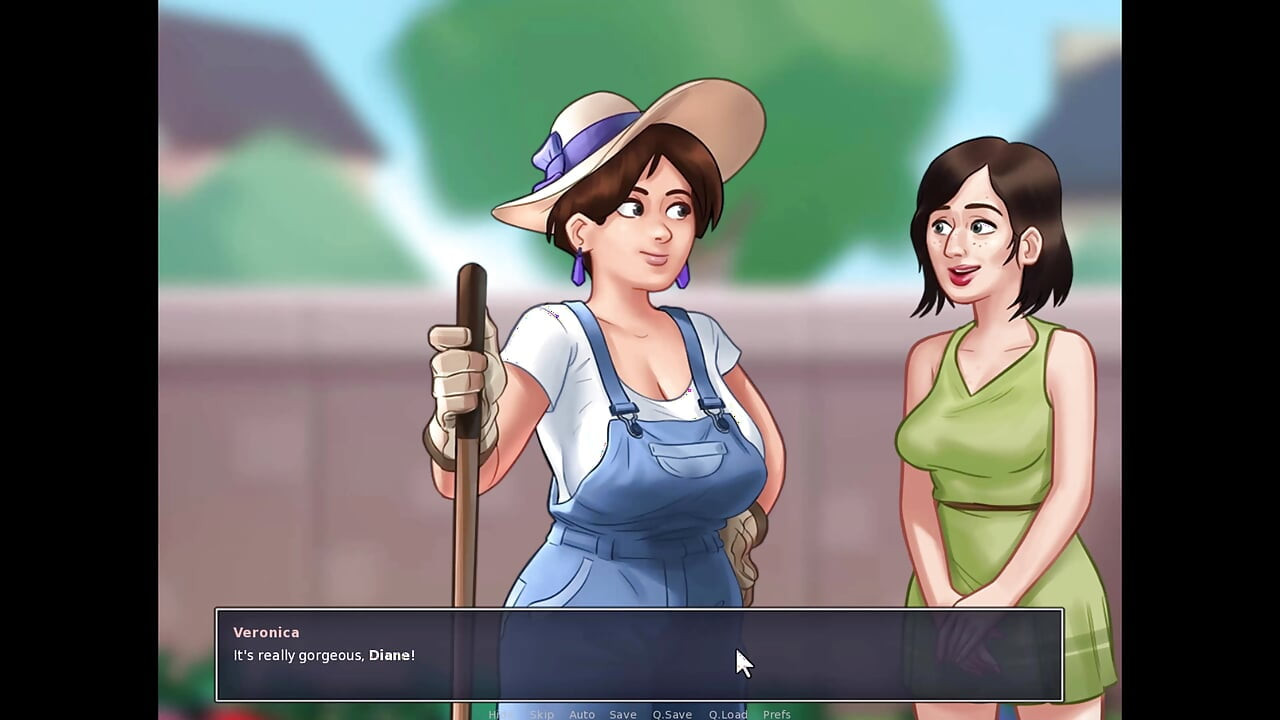Enable Auto dialogue advance
Screen dimensions: 1280x720
[582, 714]
